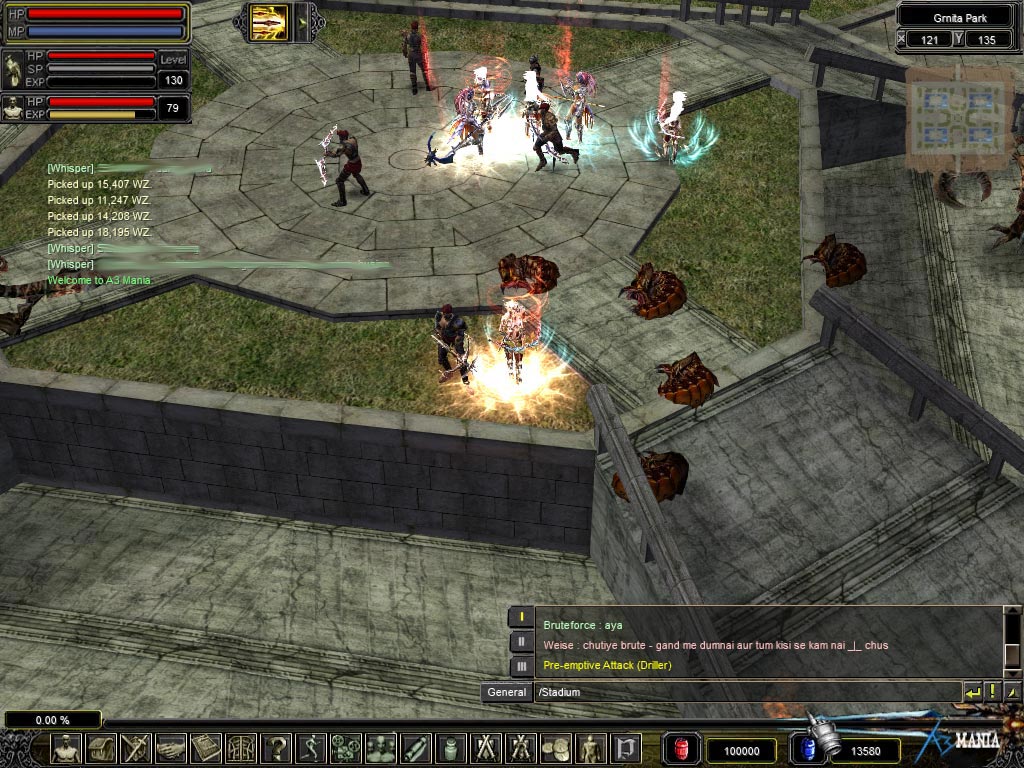The width and height of the screenshot is (1024, 768).
Task: Expand the skill selector arrow beside the skill icon
Action: tap(304, 22)
